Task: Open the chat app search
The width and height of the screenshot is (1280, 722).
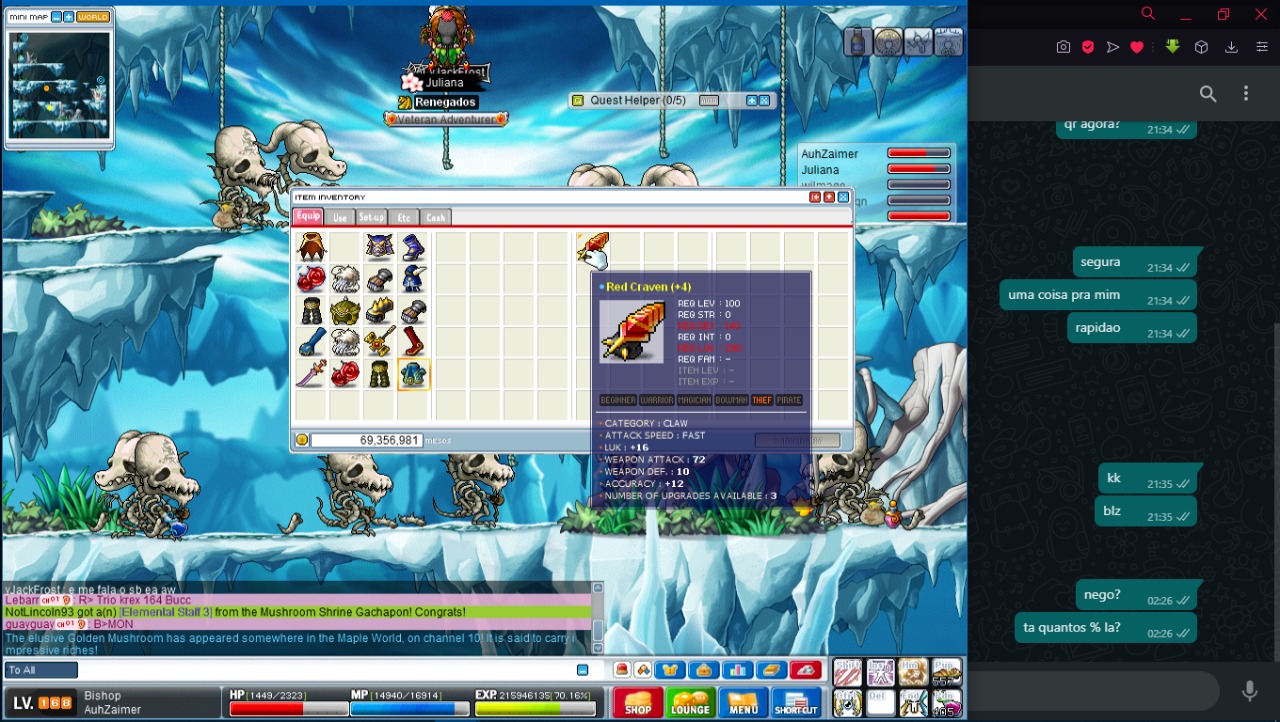Action: click(x=1208, y=94)
